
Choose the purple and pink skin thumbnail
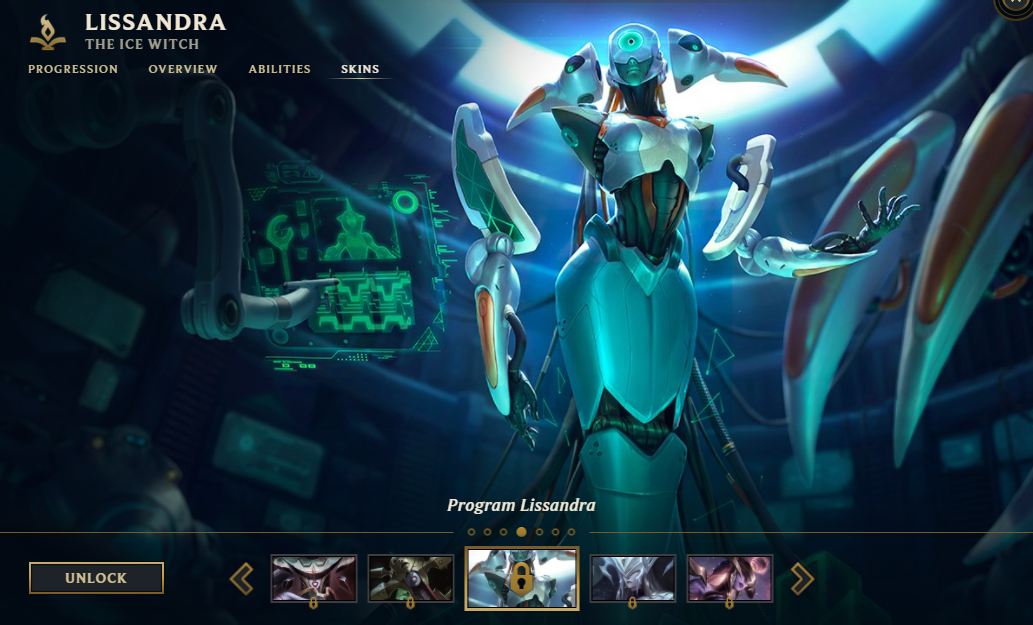(730, 578)
